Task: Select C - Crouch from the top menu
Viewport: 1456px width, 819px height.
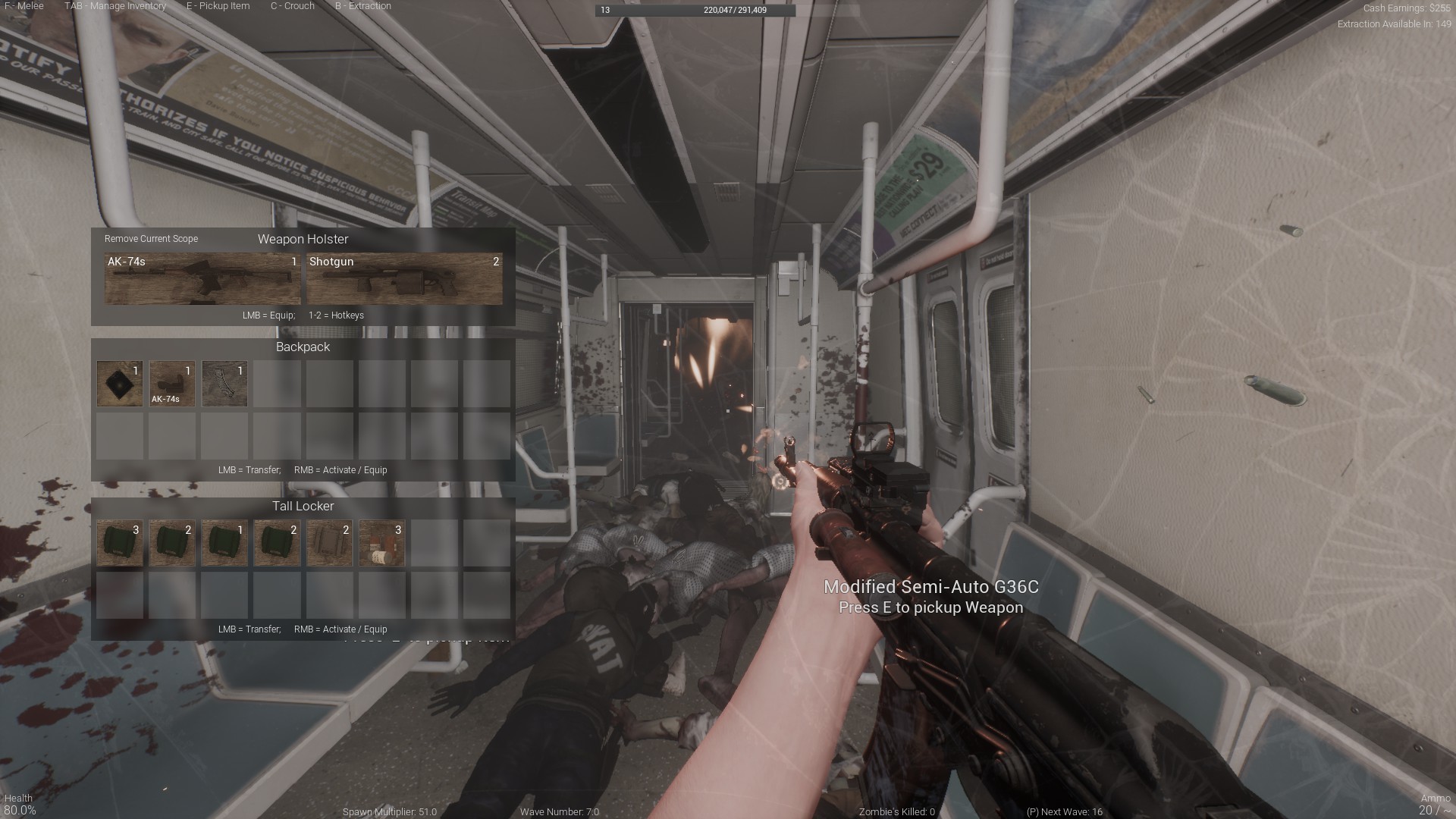Action: tap(292, 6)
